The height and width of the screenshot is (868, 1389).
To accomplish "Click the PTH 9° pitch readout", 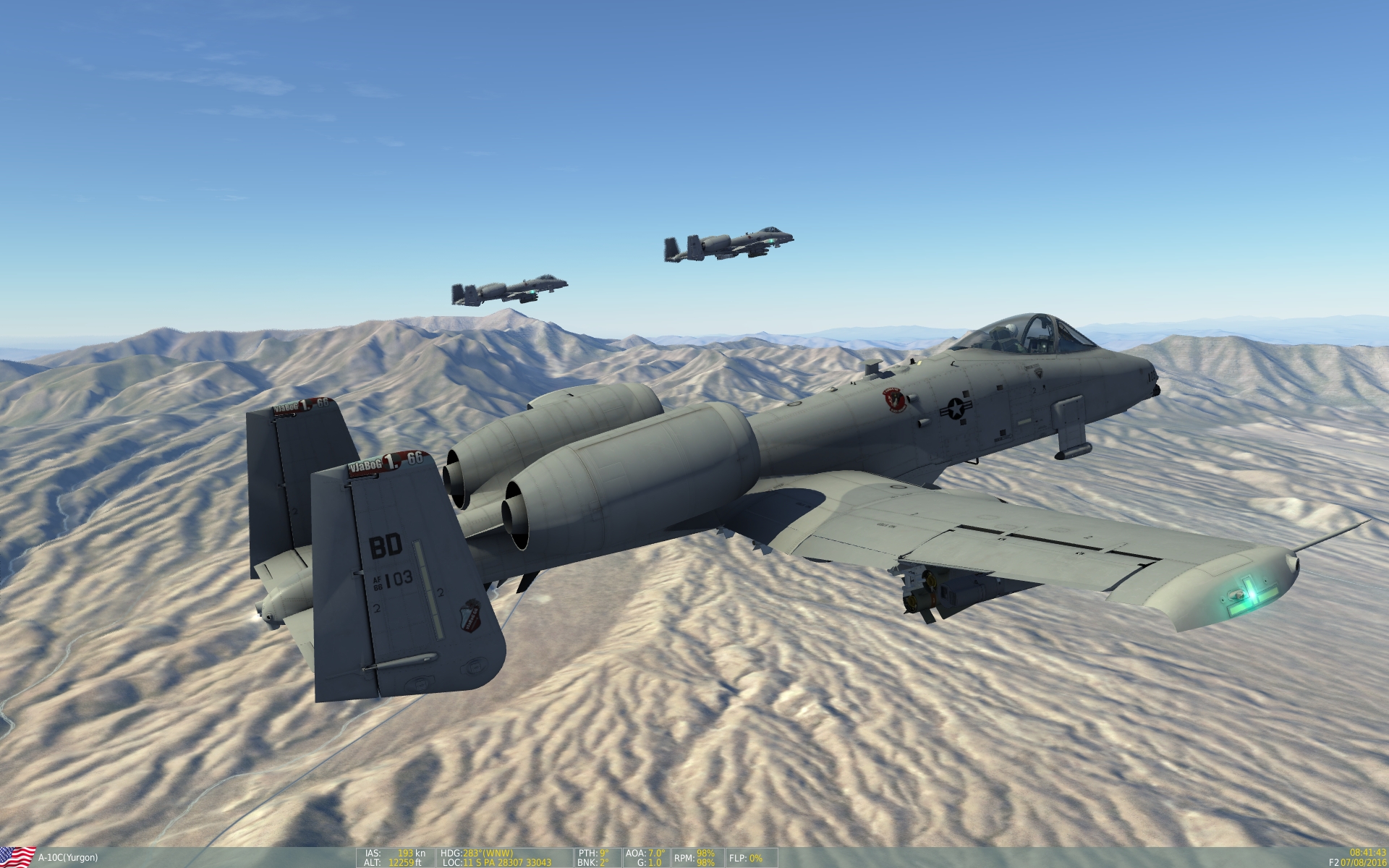I will click(595, 852).
